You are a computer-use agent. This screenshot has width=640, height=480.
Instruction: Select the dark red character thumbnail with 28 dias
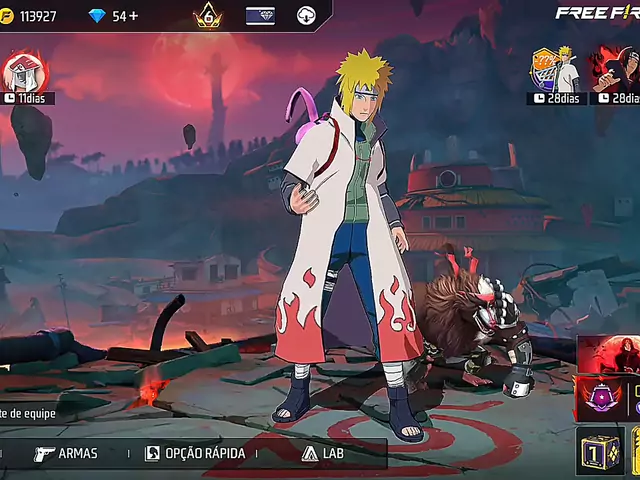(x=614, y=70)
